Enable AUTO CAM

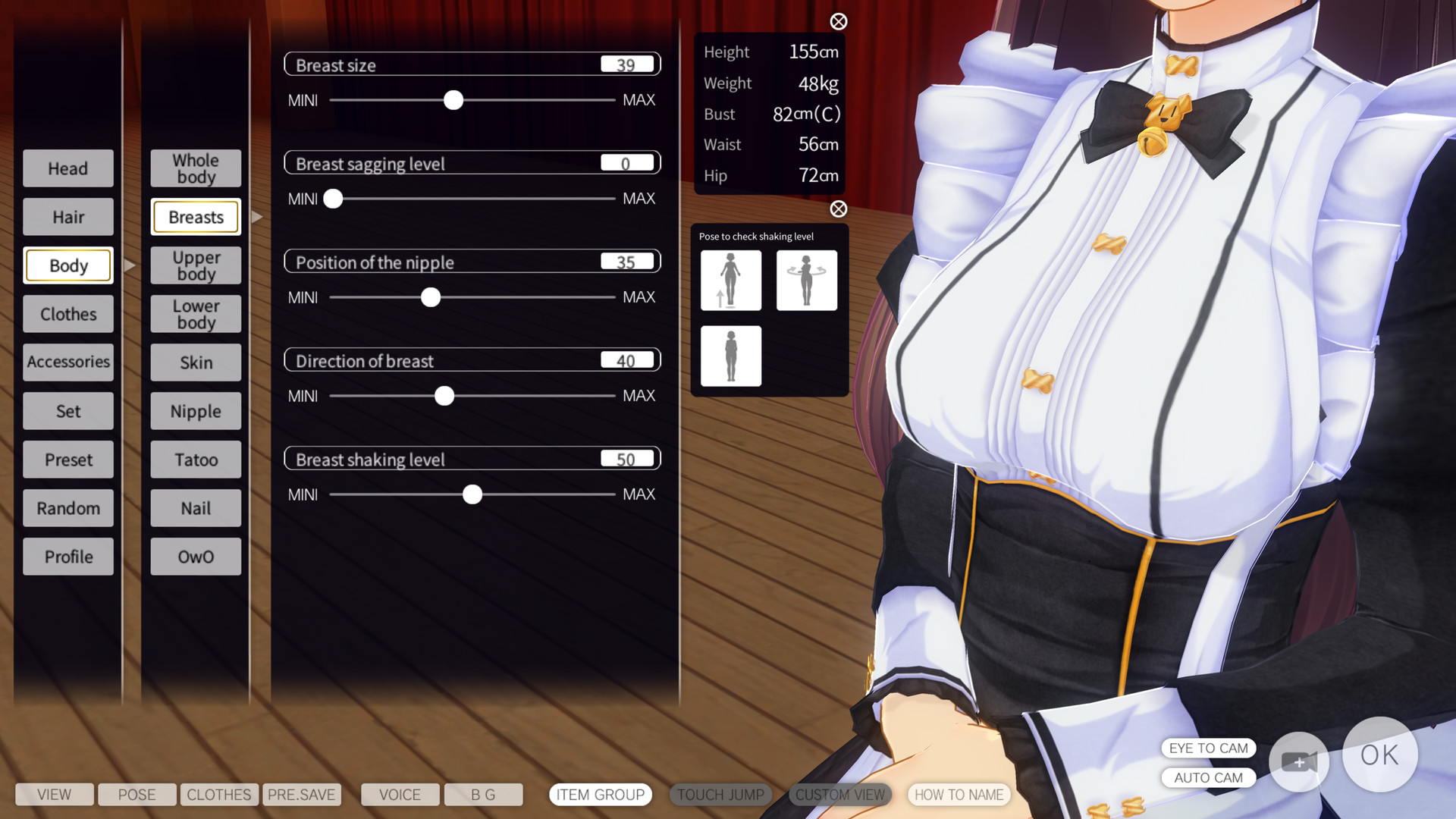pyautogui.click(x=1208, y=777)
